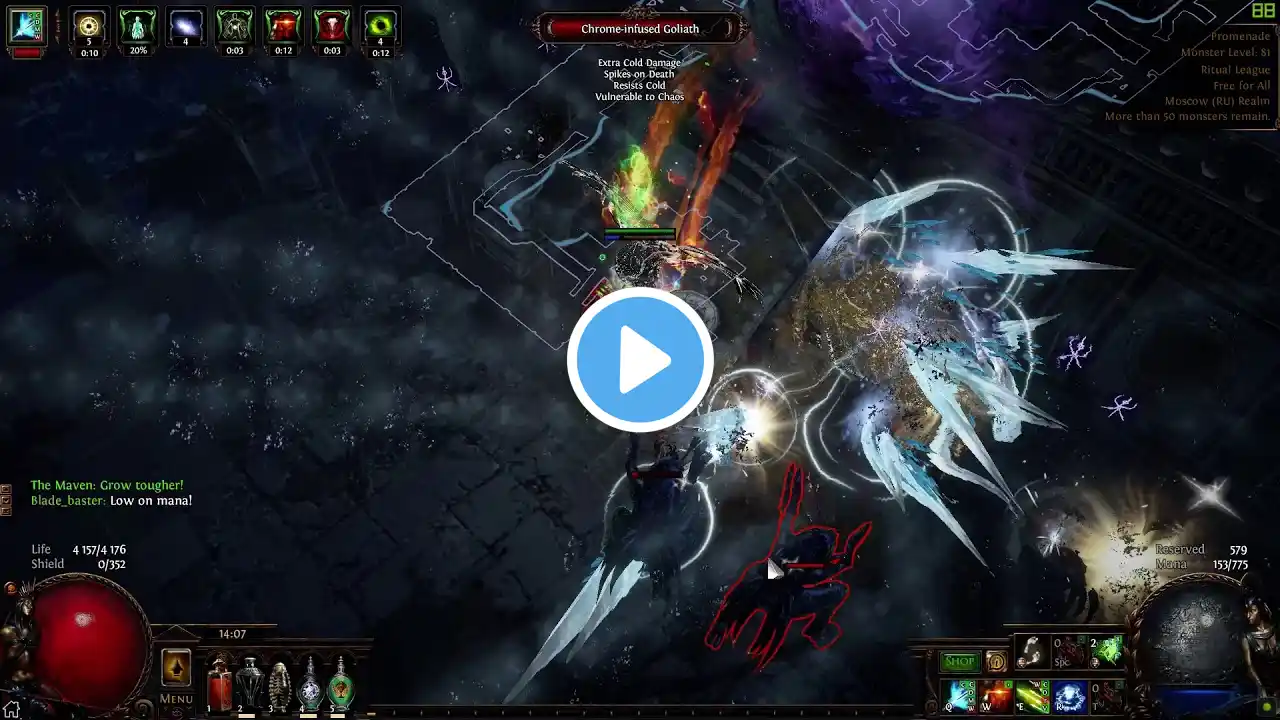Use the diamond flask in slot 4
Viewport: 1280px width, 720px height.
coord(311,685)
